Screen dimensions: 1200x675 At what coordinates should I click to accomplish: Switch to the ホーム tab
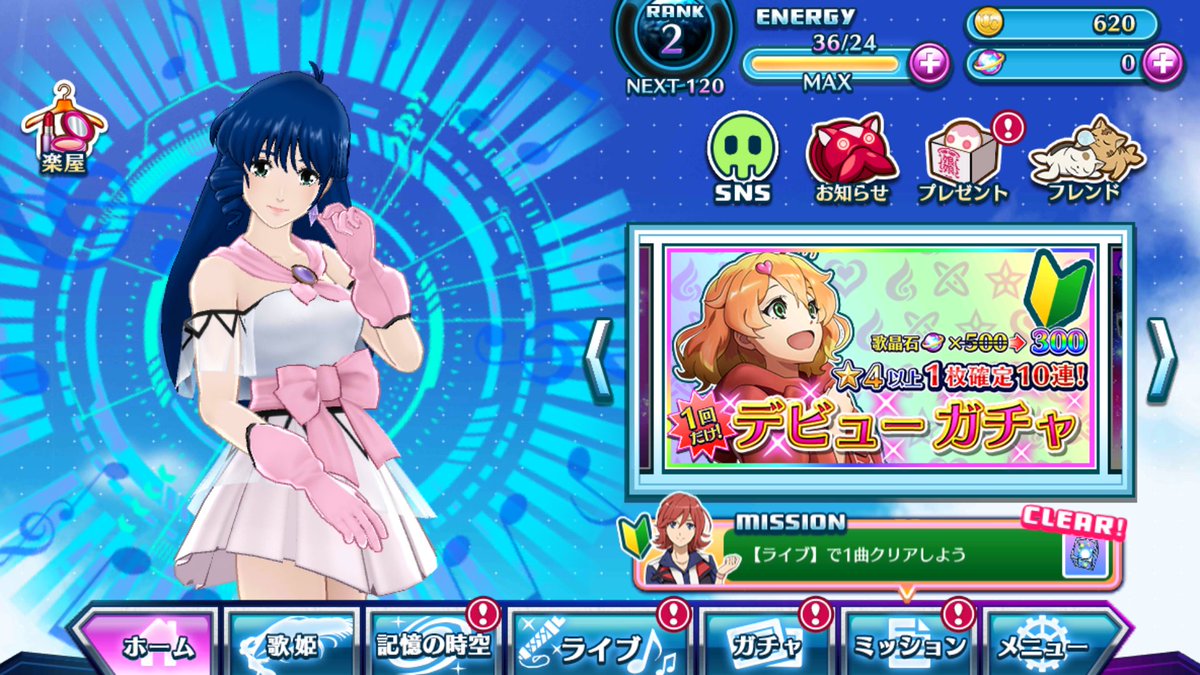(150, 646)
